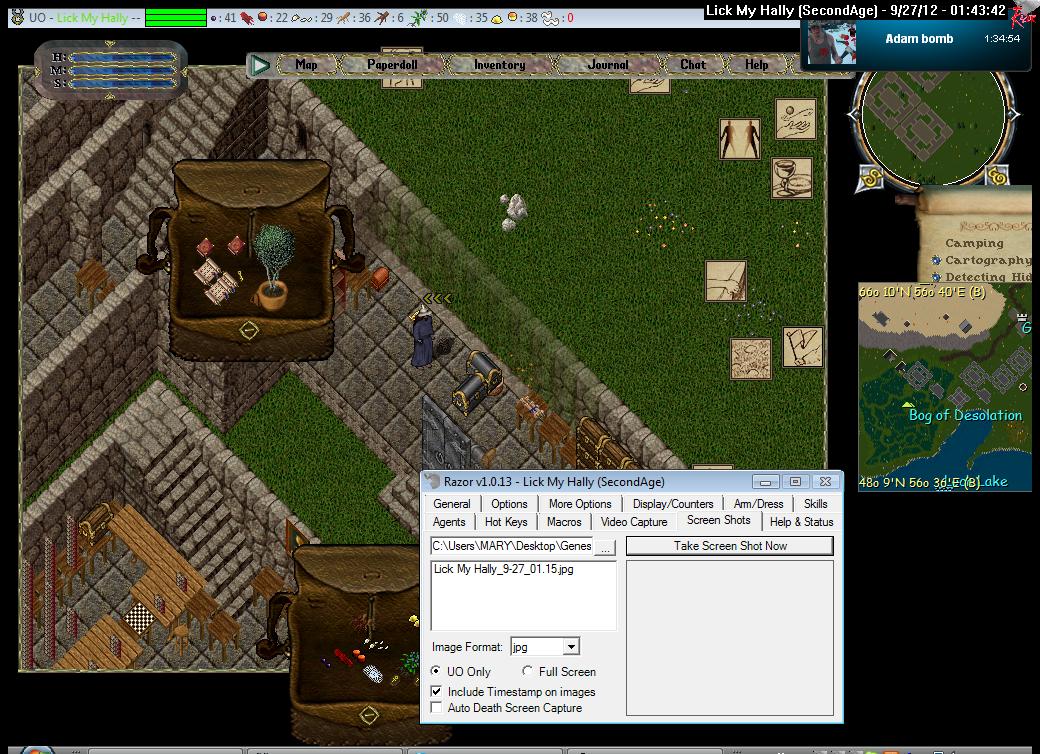This screenshot has width=1040, height=754.
Task: Open the Image Format dropdown
Action: pos(570,647)
